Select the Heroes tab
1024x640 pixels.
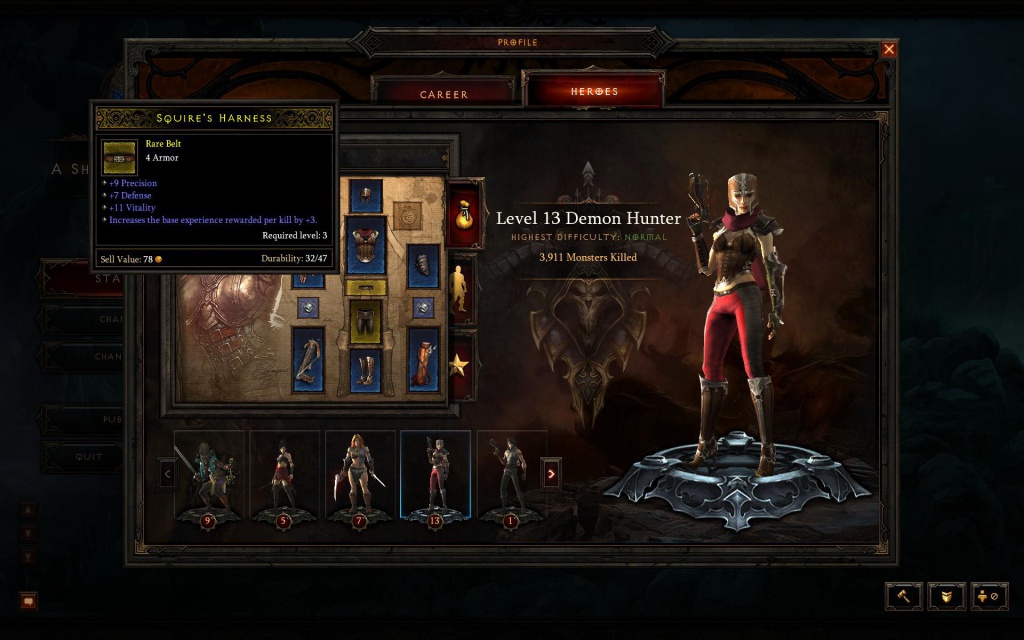coord(594,91)
